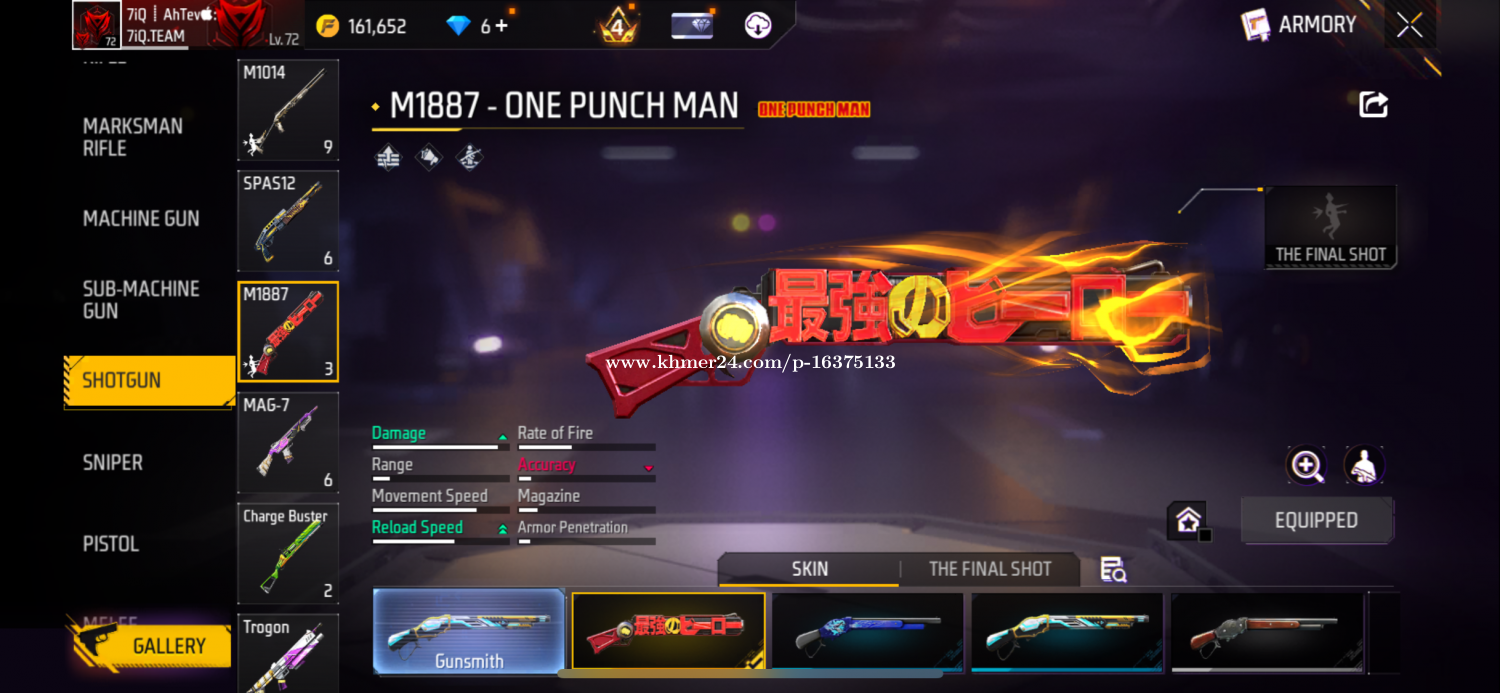
Task: Select the Charge Buster weapon
Action: click(x=288, y=553)
